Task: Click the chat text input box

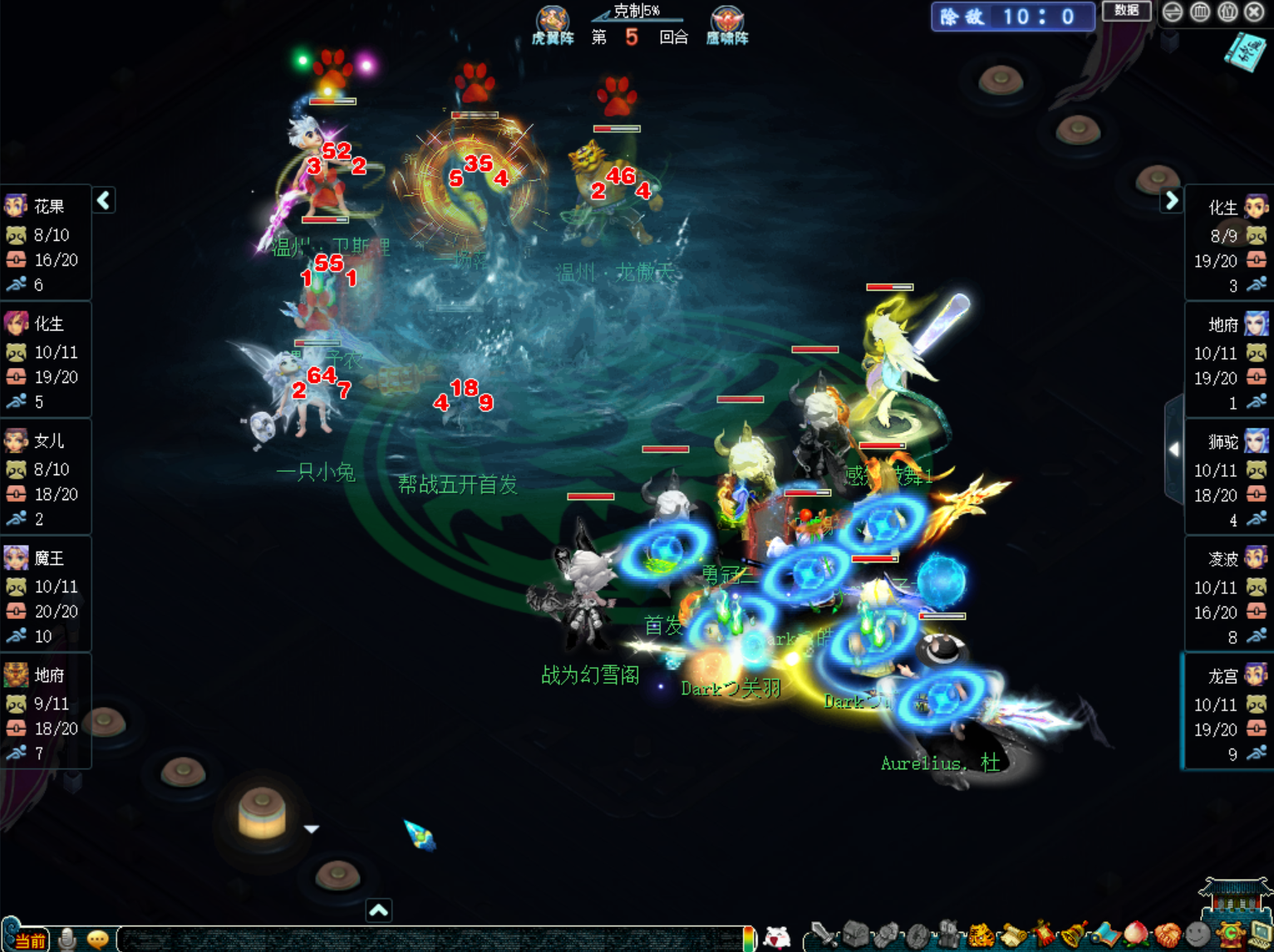Action: 432,939
